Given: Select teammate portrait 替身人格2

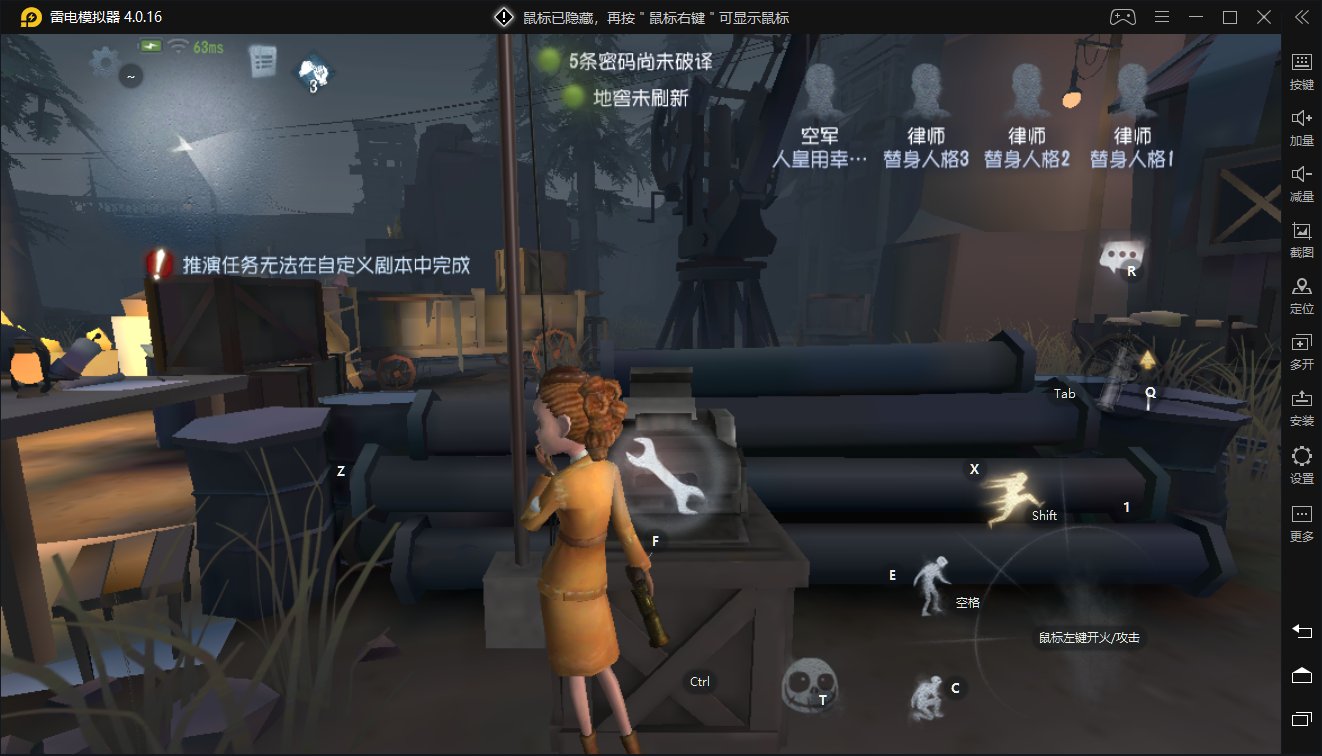Looking at the screenshot, I should [x=1027, y=92].
